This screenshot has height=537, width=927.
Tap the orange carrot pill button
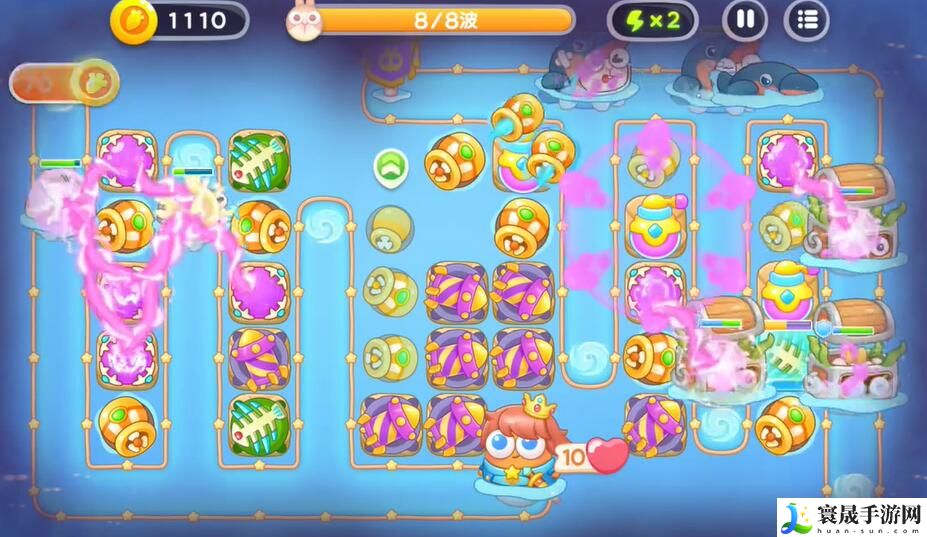tap(65, 82)
